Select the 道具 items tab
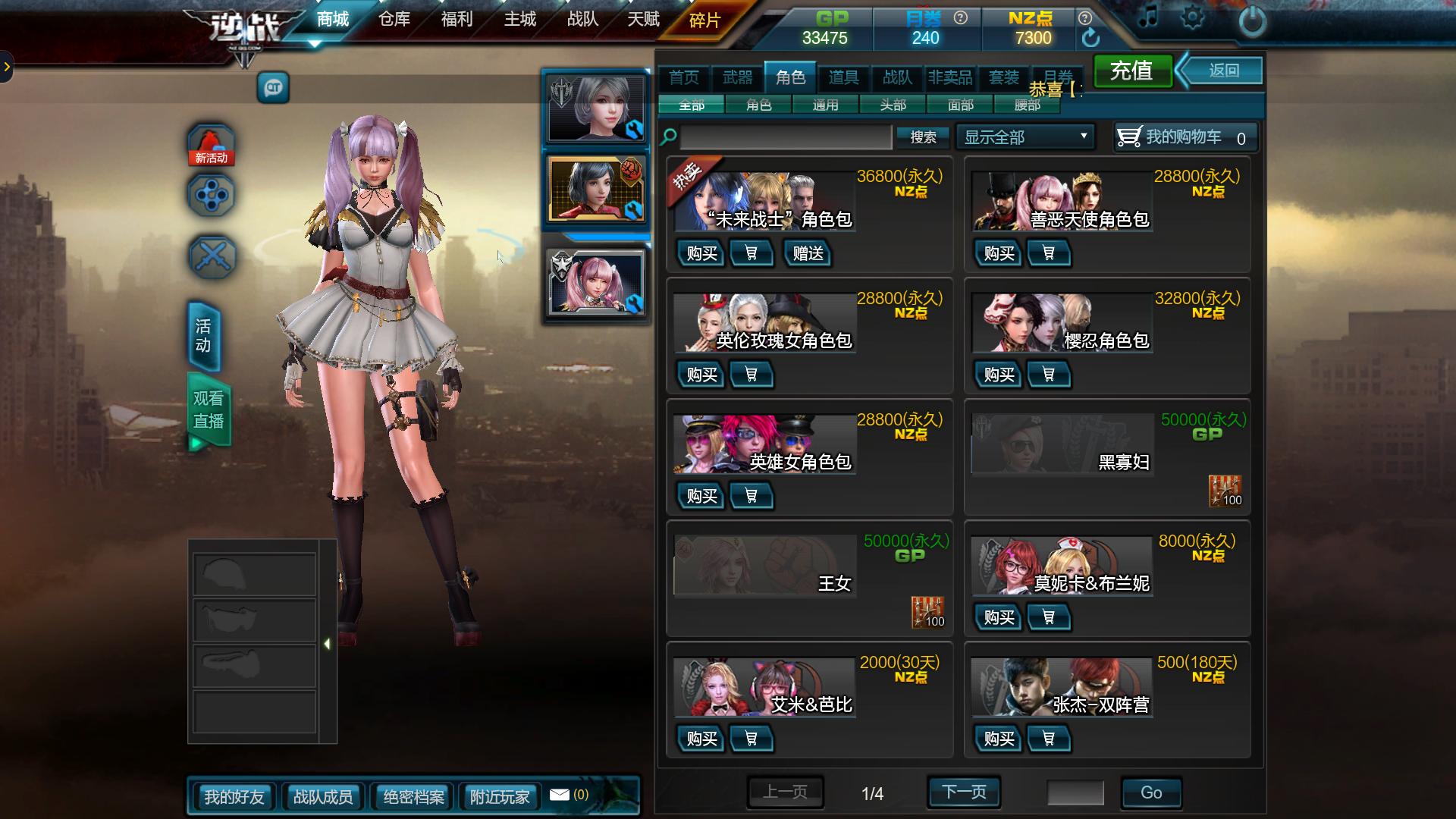 843,77
